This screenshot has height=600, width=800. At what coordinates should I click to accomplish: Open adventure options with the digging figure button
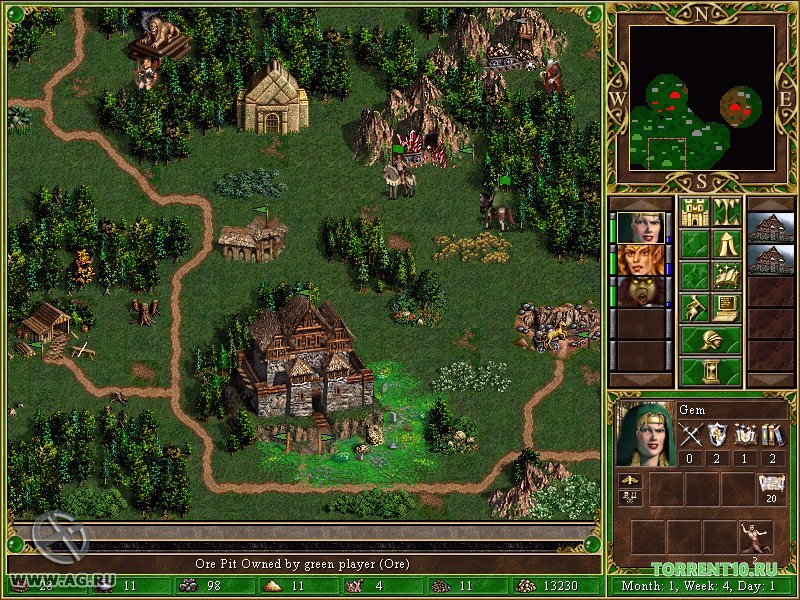point(694,308)
